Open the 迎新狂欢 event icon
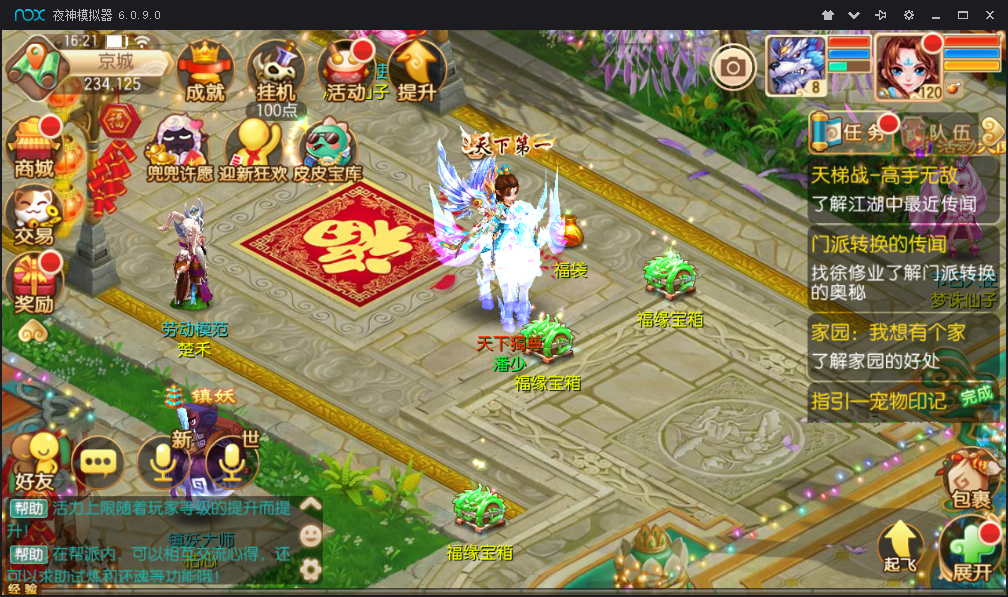The width and height of the screenshot is (1008, 597). point(254,150)
